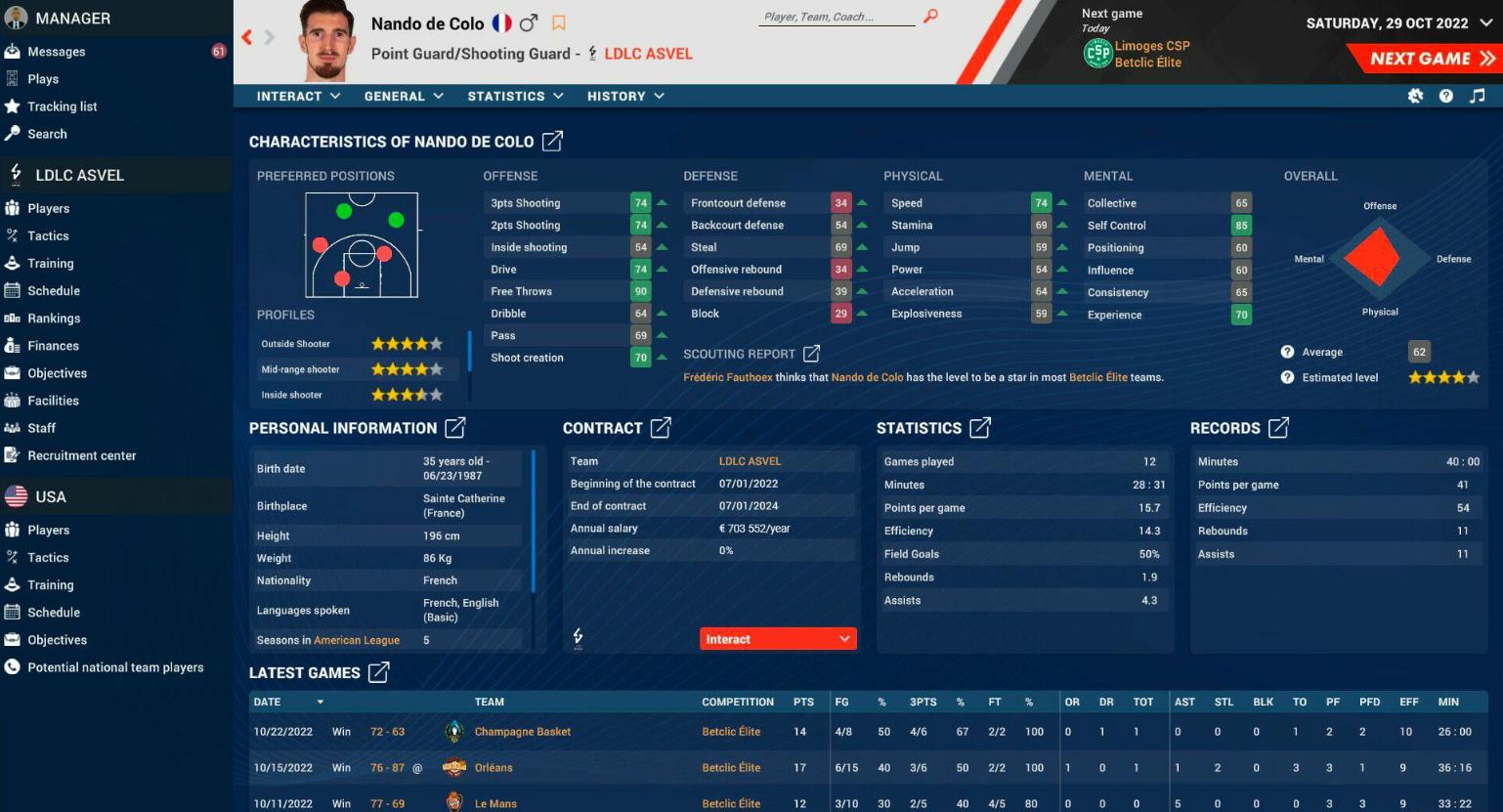This screenshot has height=812, width=1503.
Task: Open the game settings gear icon
Action: (x=1415, y=96)
